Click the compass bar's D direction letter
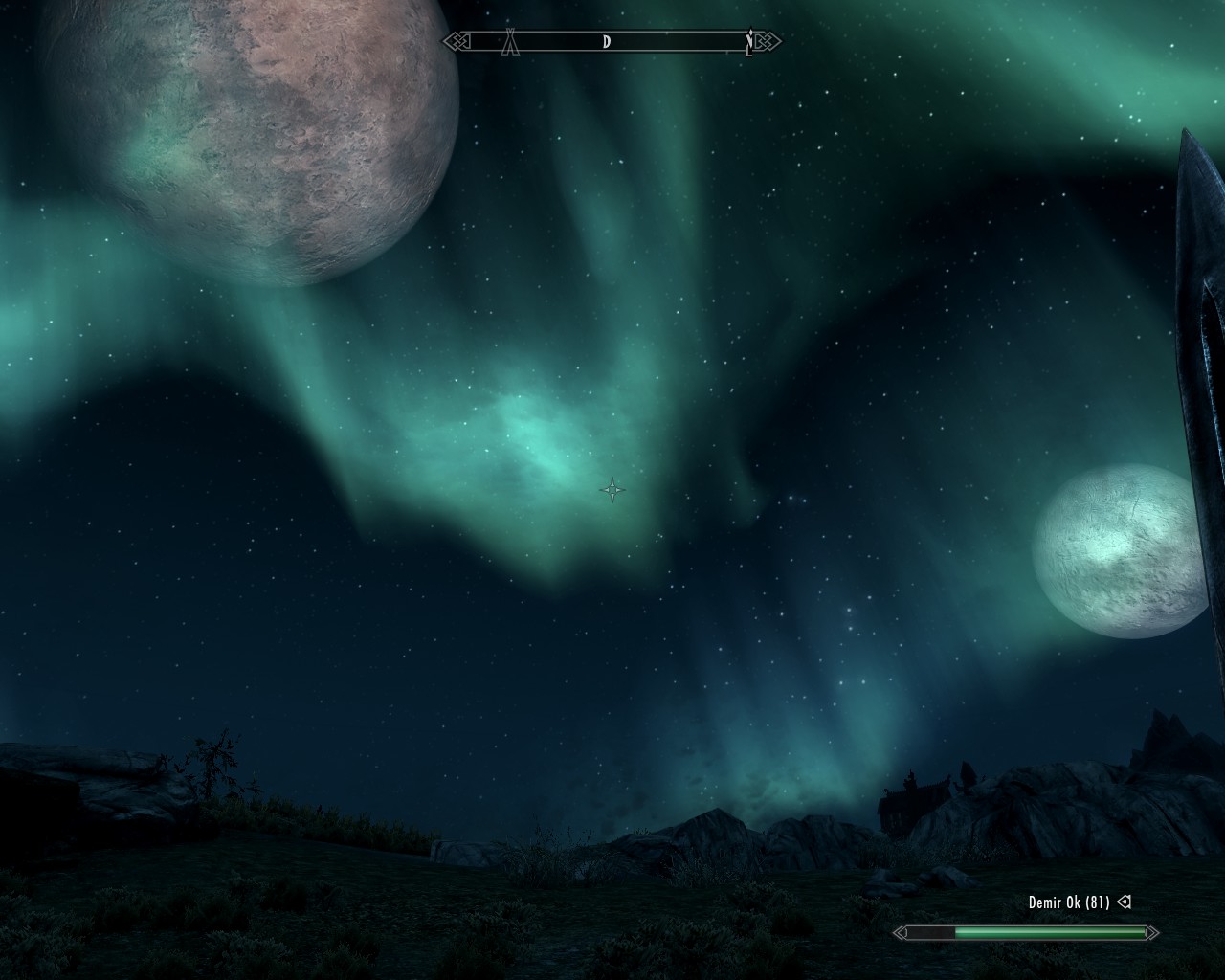Viewport: 1225px width, 980px height. pyautogui.click(x=607, y=41)
